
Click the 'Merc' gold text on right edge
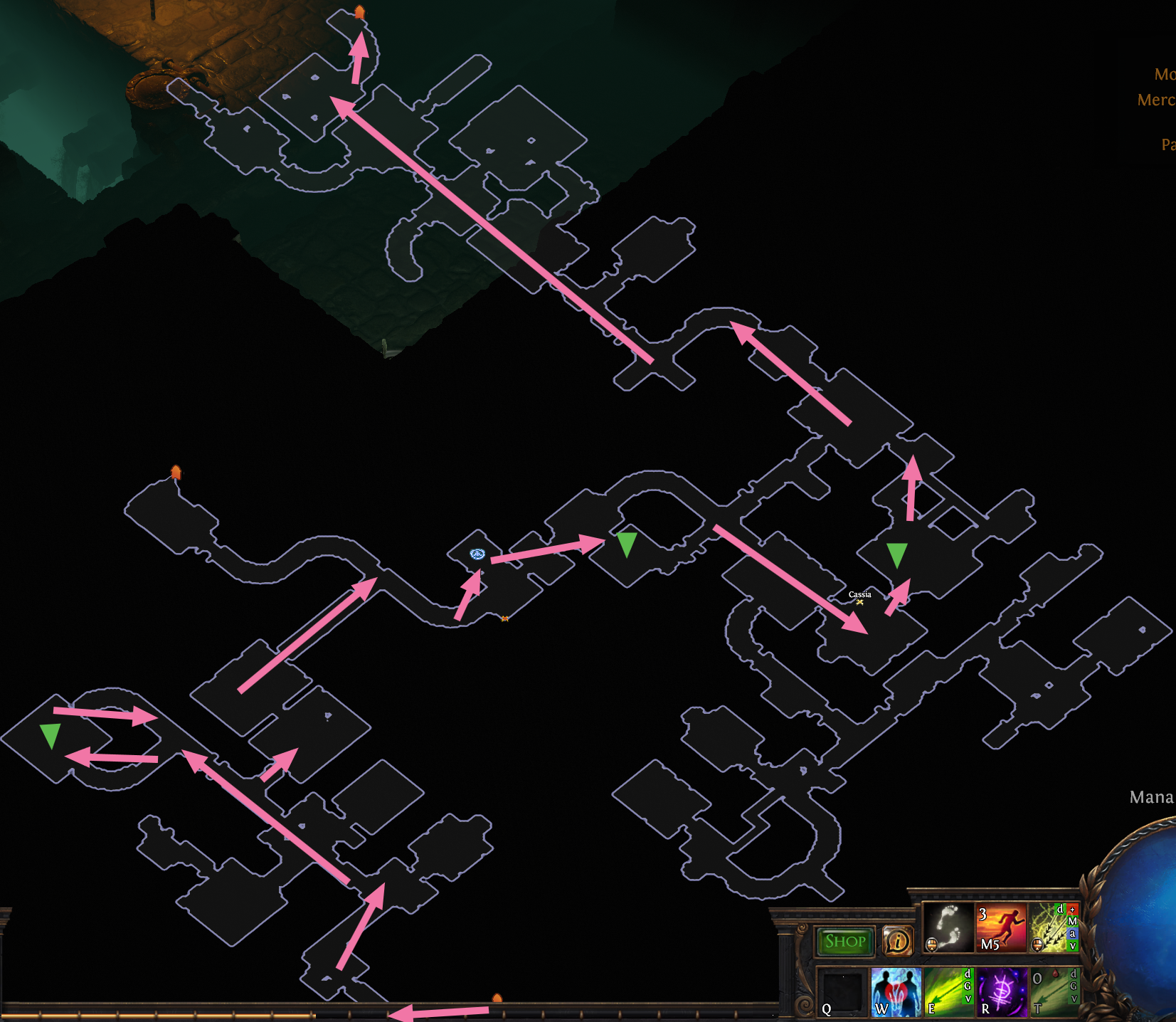tap(1156, 100)
